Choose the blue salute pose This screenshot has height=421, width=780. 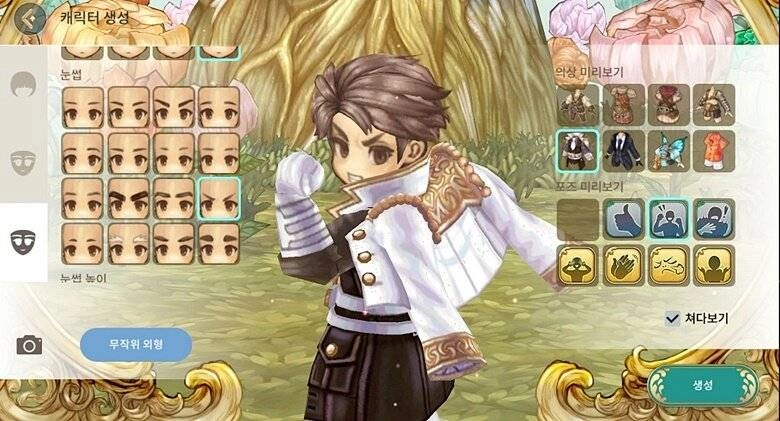click(x=713, y=219)
